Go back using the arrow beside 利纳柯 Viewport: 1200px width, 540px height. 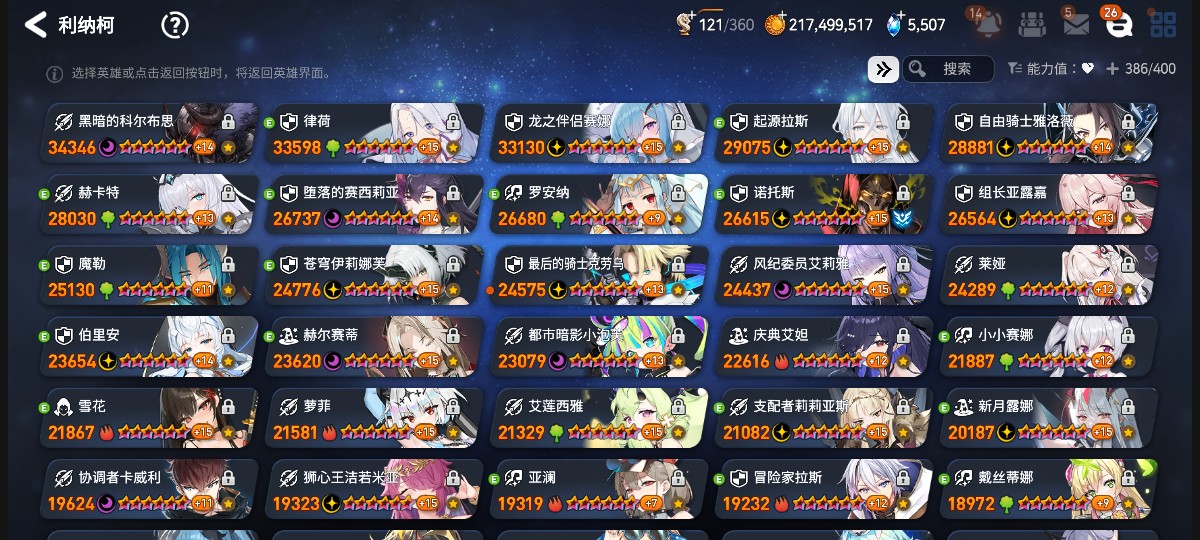(36, 25)
